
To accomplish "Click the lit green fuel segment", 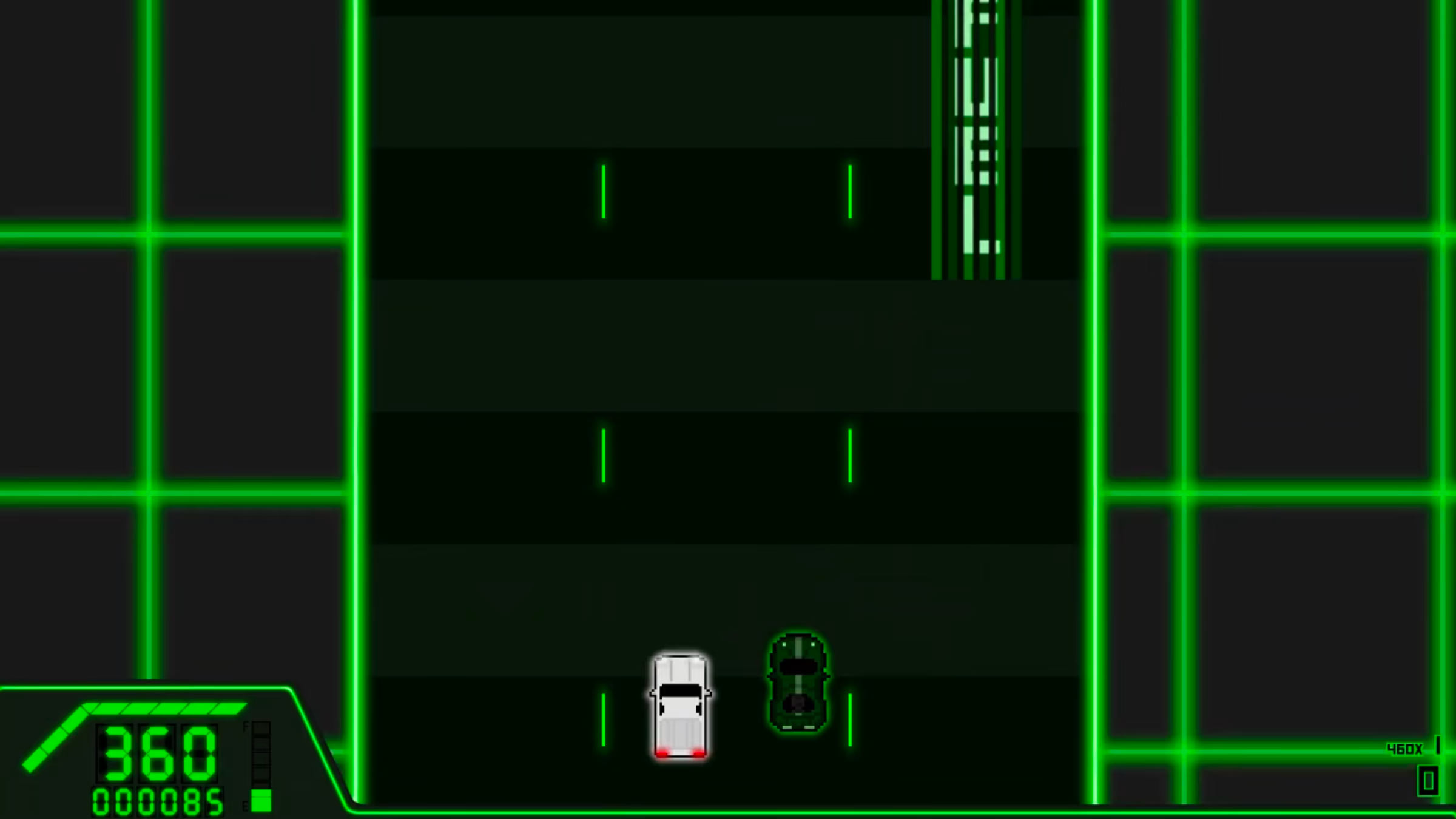I will tap(260, 798).
